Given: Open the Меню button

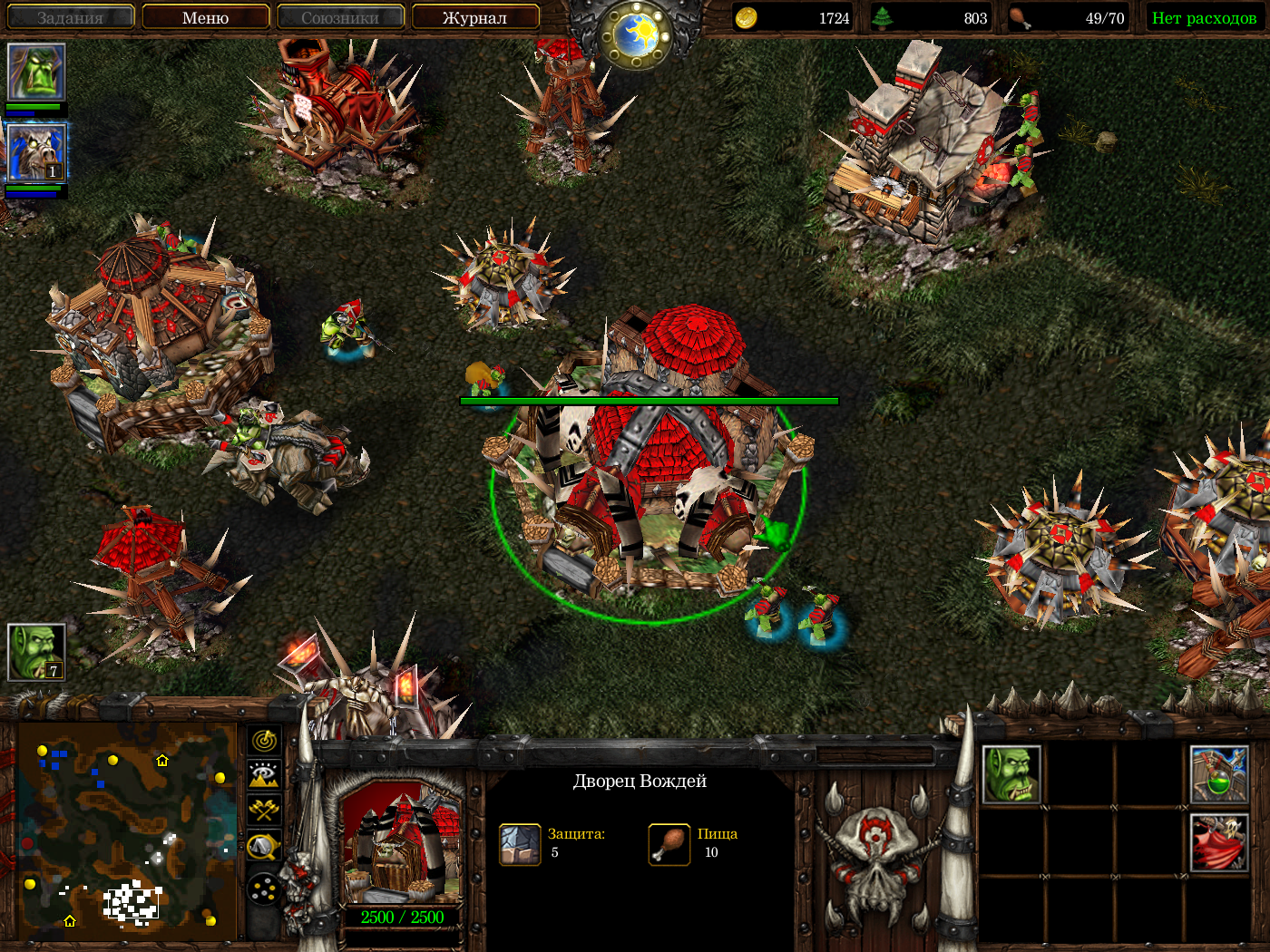Looking at the screenshot, I should [x=206, y=17].
